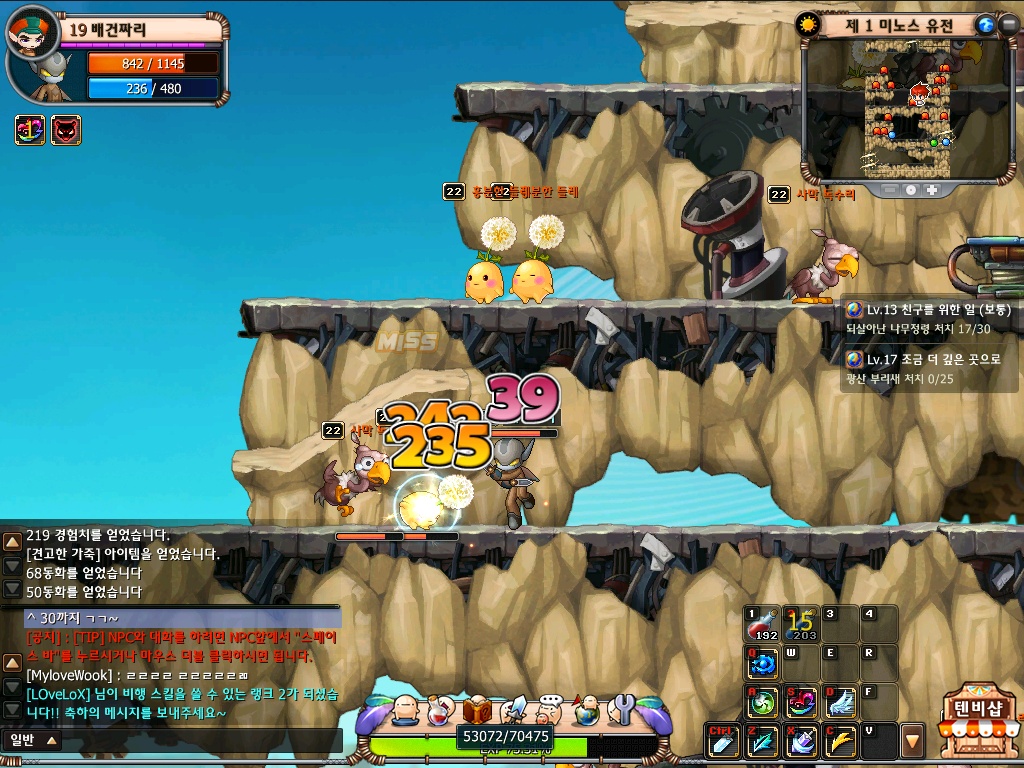Click the minimap zoom-in plus button
This screenshot has width=1024, height=768.
[931, 189]
